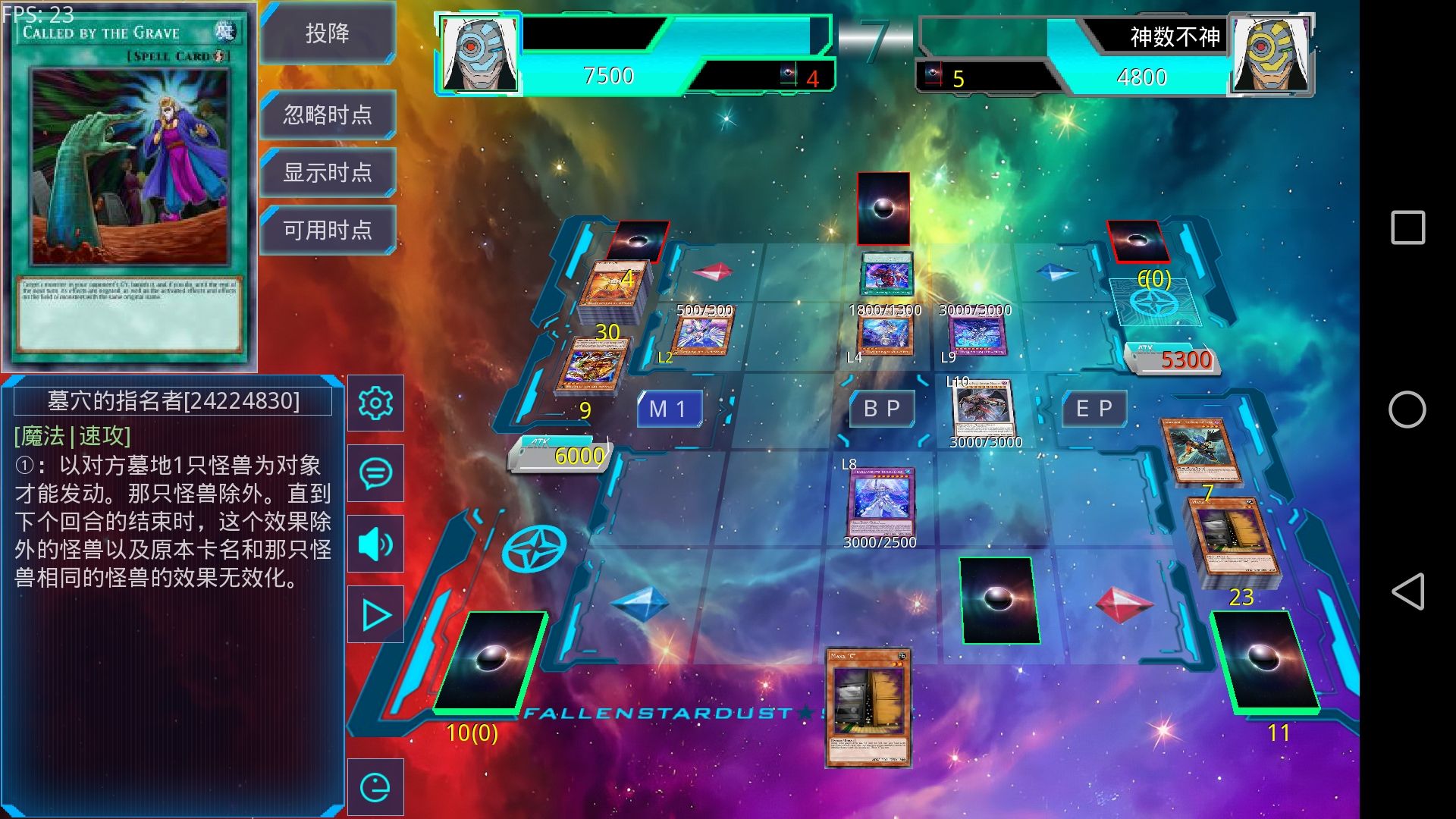Viewport: 1456px width, 819px height.
Task: Select the Maxx "C" card in hand
Action: tap(868, 707)
